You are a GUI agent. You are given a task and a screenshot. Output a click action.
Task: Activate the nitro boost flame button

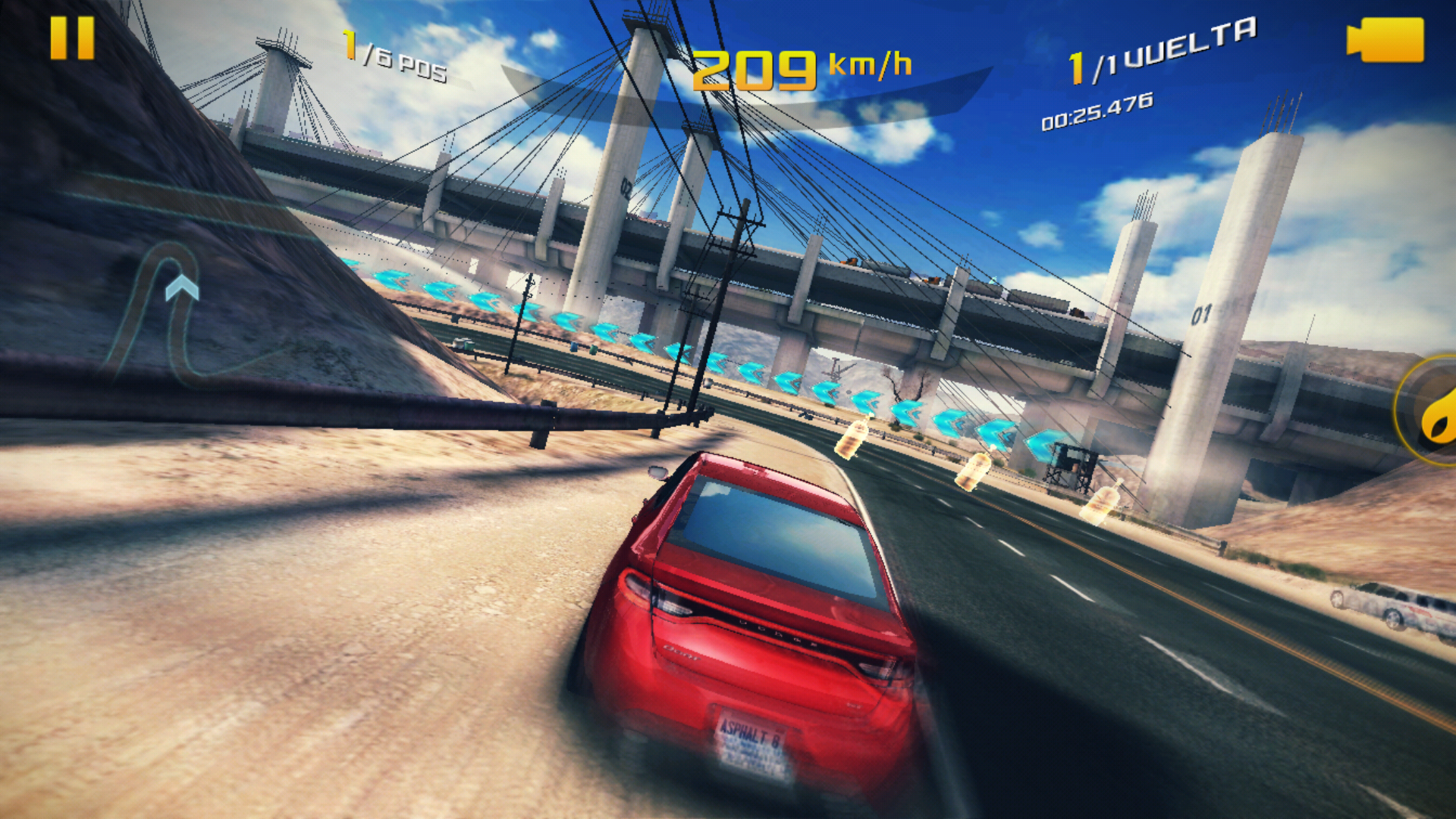click(1435, 413)
